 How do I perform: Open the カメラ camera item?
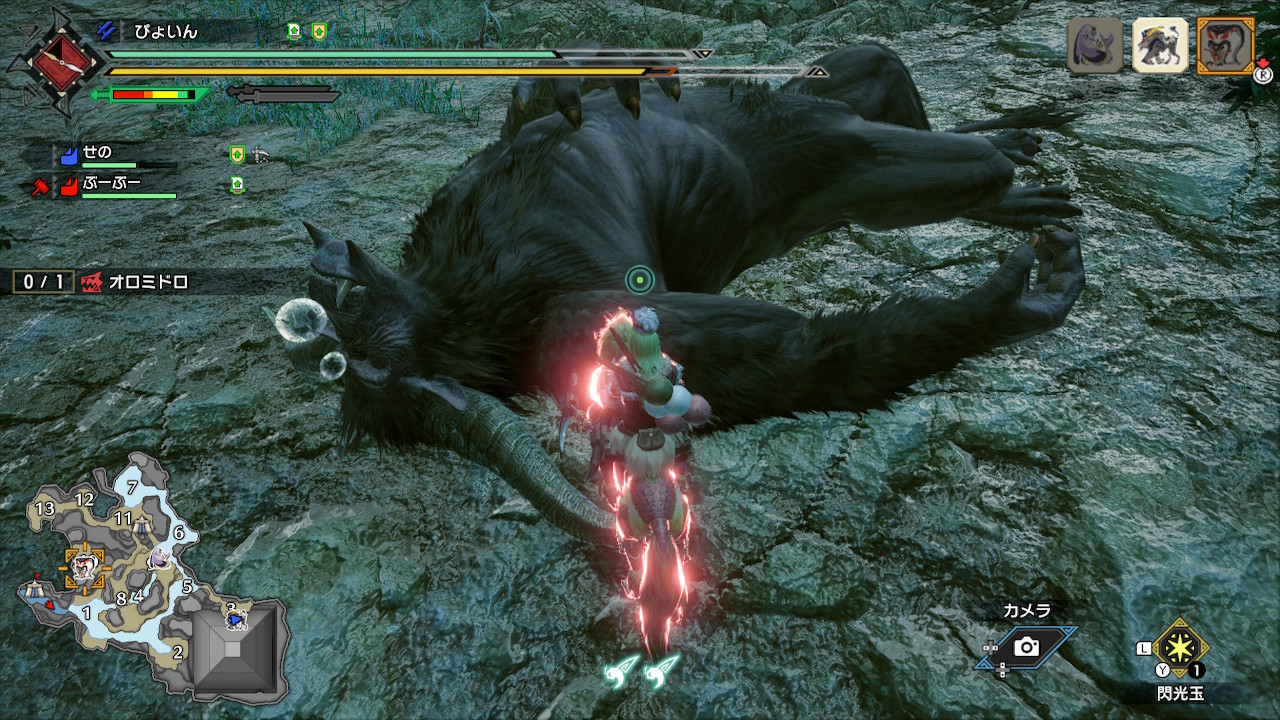pos(1026,646)
